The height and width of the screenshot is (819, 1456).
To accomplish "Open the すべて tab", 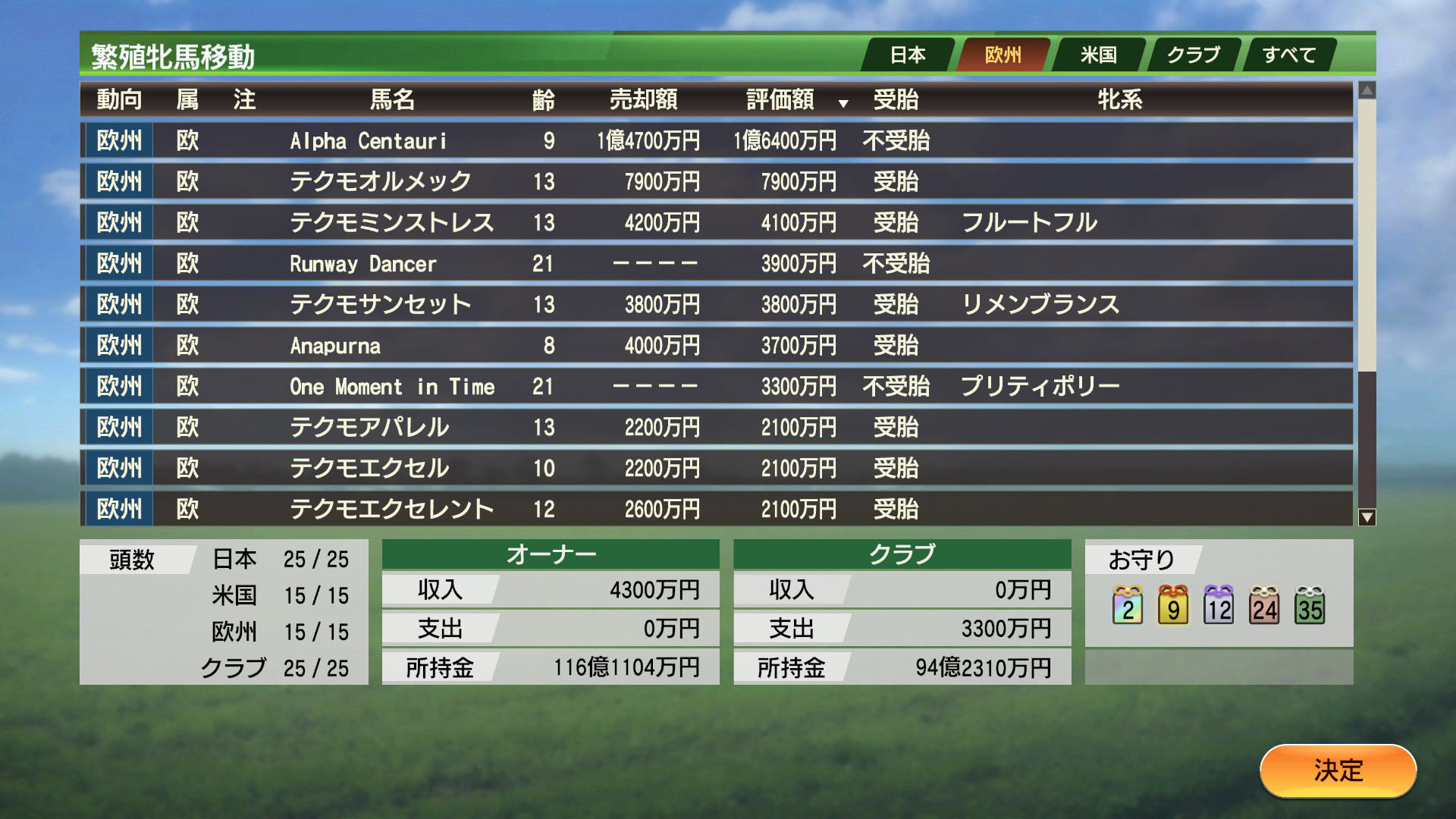I will tap(1289, 54).
